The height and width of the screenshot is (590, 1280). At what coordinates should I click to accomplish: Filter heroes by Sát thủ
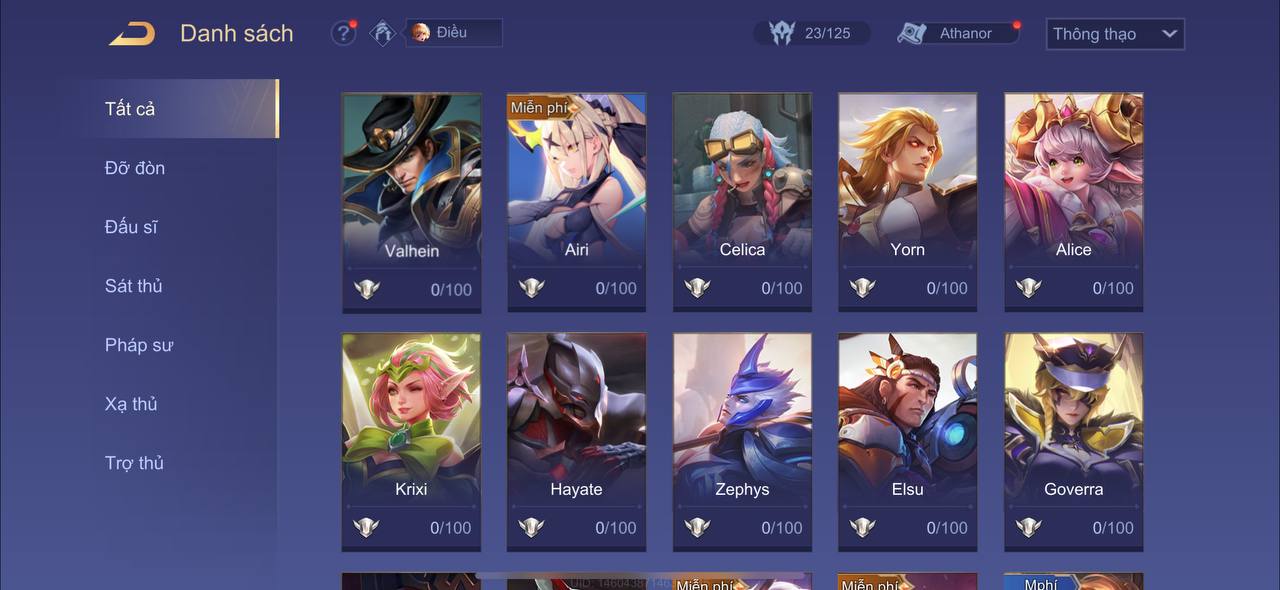(134, 286)
